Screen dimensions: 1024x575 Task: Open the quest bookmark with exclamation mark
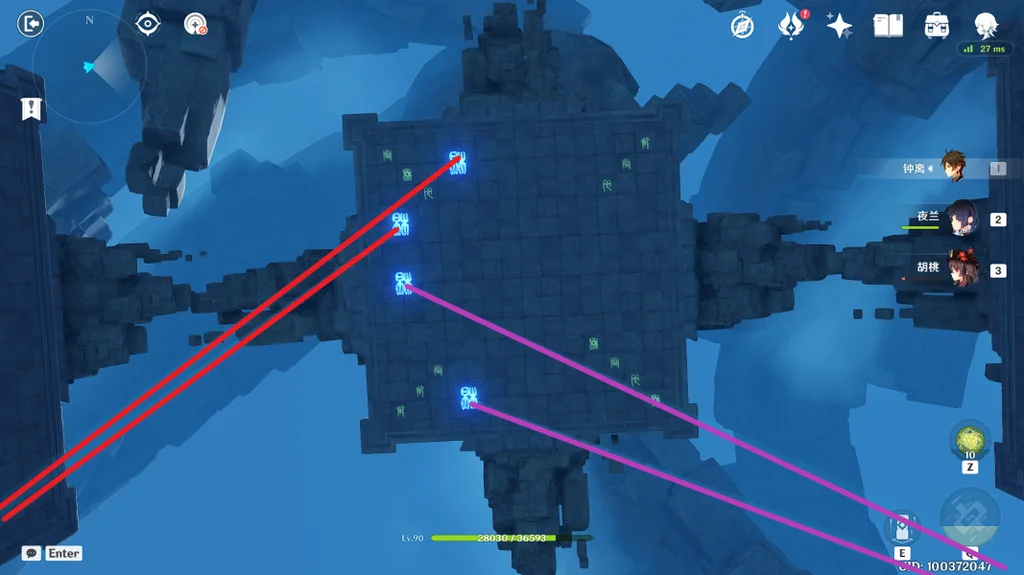pos(32,109)
